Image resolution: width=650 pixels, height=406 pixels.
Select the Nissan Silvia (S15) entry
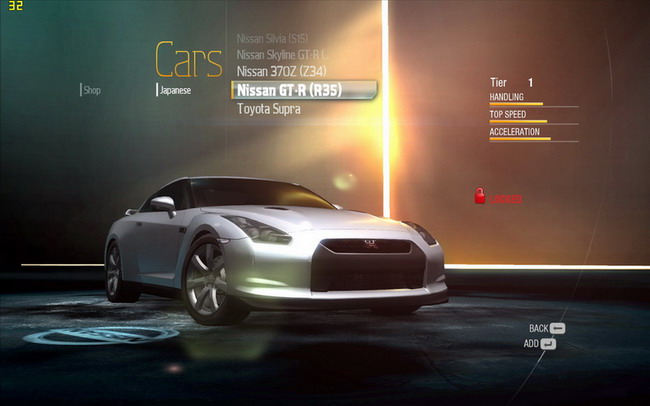coord(272,38)
